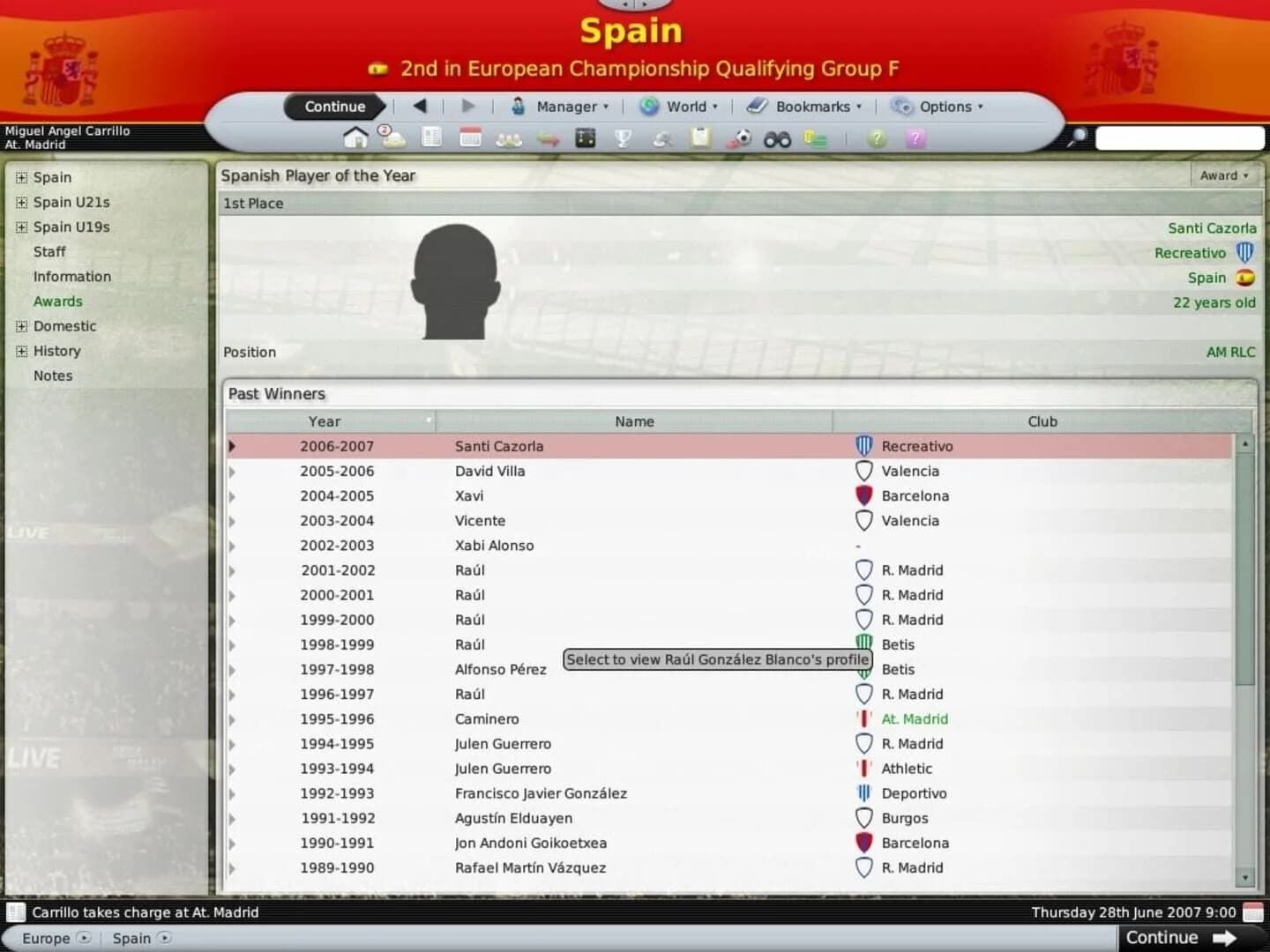Viewport: 1270px width, 952px height.
Task: Open the Transfers arrow icon
Action: (x=548, y=138)
